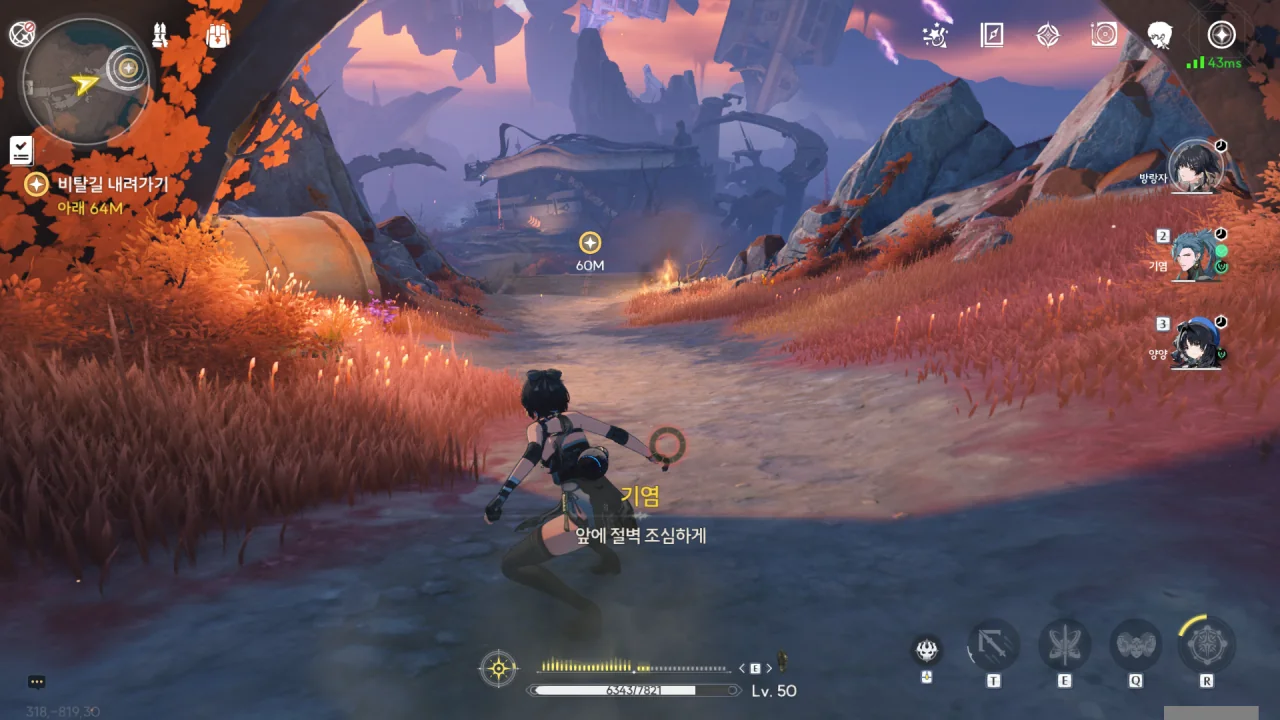
Task: Open the guidebook with compass icon
Action: pyautogui.click(x=991, y=36)
